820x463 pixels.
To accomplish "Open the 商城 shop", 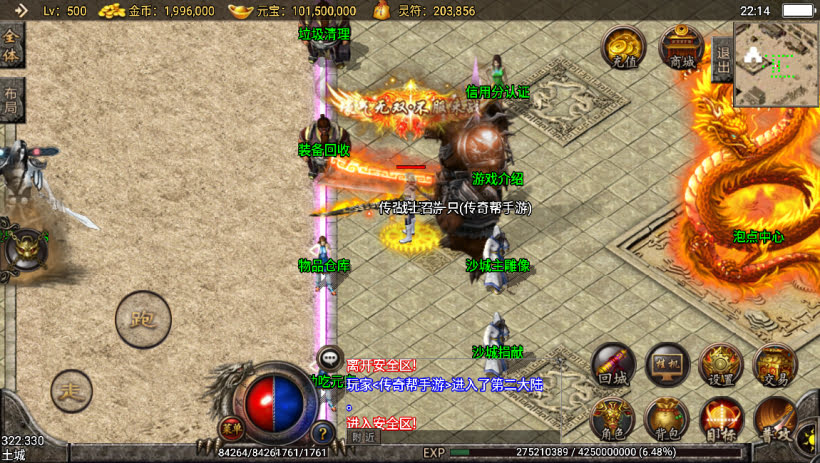I will click(681, 48).
